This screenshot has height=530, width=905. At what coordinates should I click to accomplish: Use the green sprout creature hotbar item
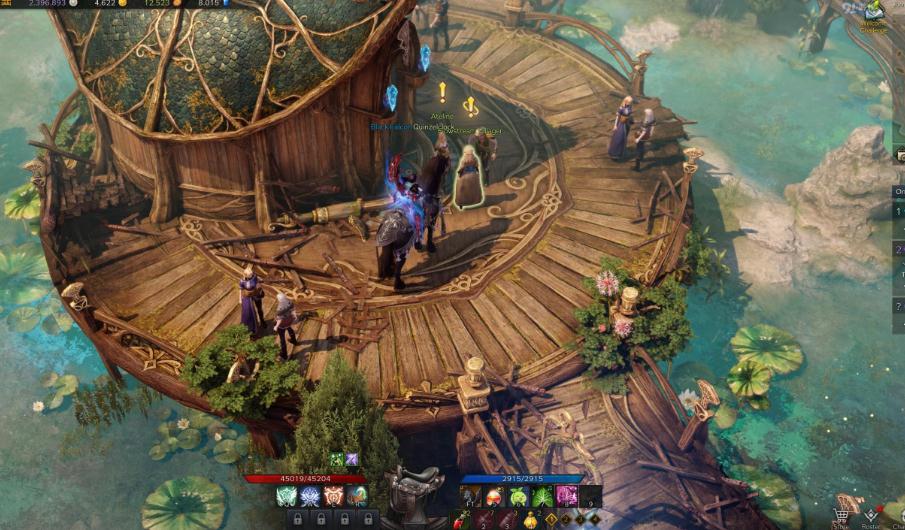pyautogui.click(x=519, y=497)
